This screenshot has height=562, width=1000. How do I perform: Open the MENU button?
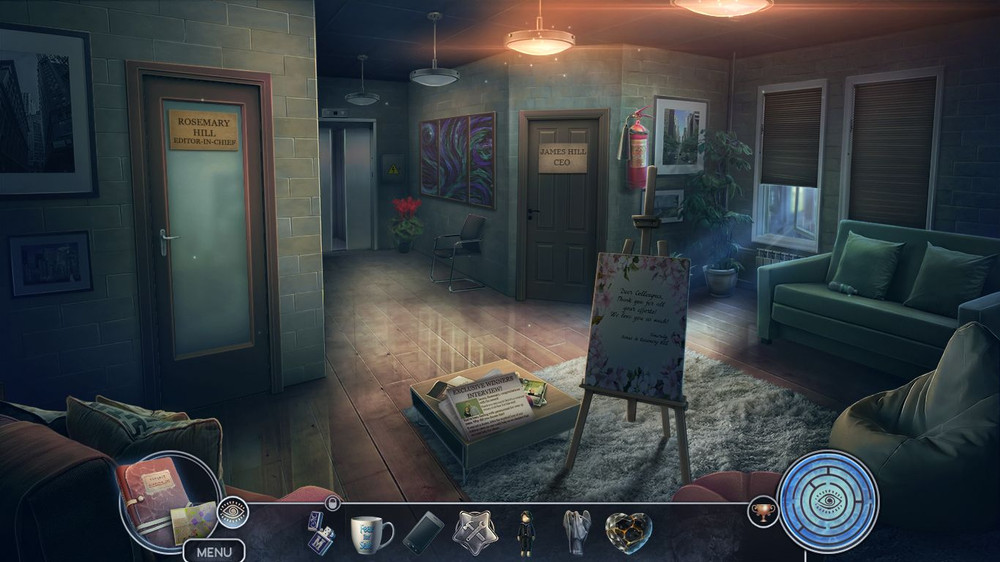214,551
